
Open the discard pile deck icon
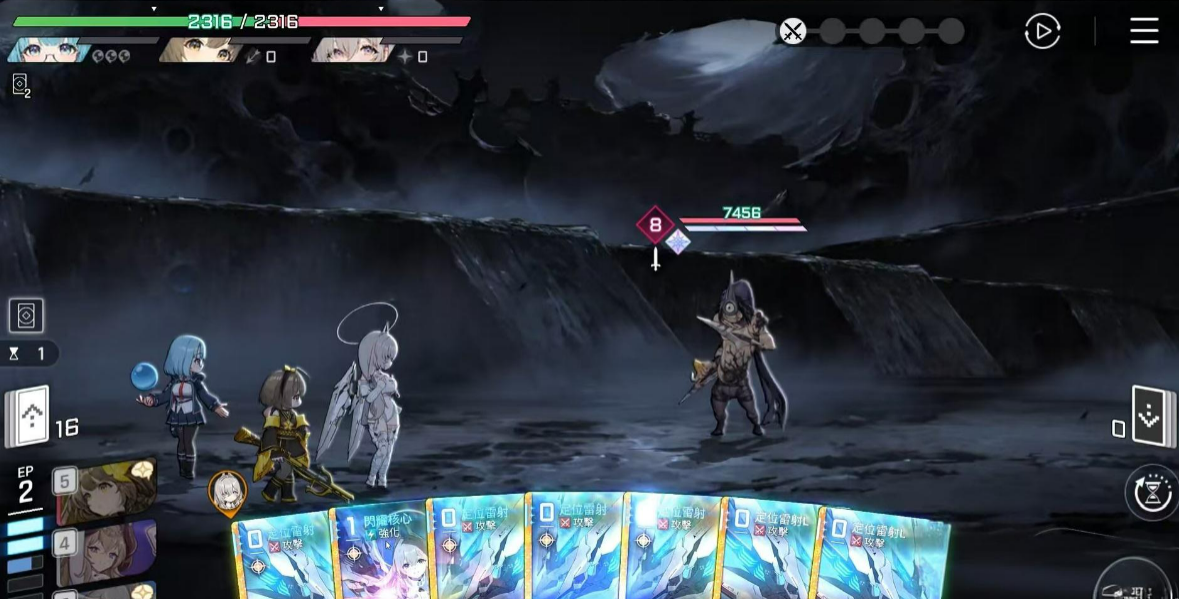pyautogui.click(x=1149, y=414)
